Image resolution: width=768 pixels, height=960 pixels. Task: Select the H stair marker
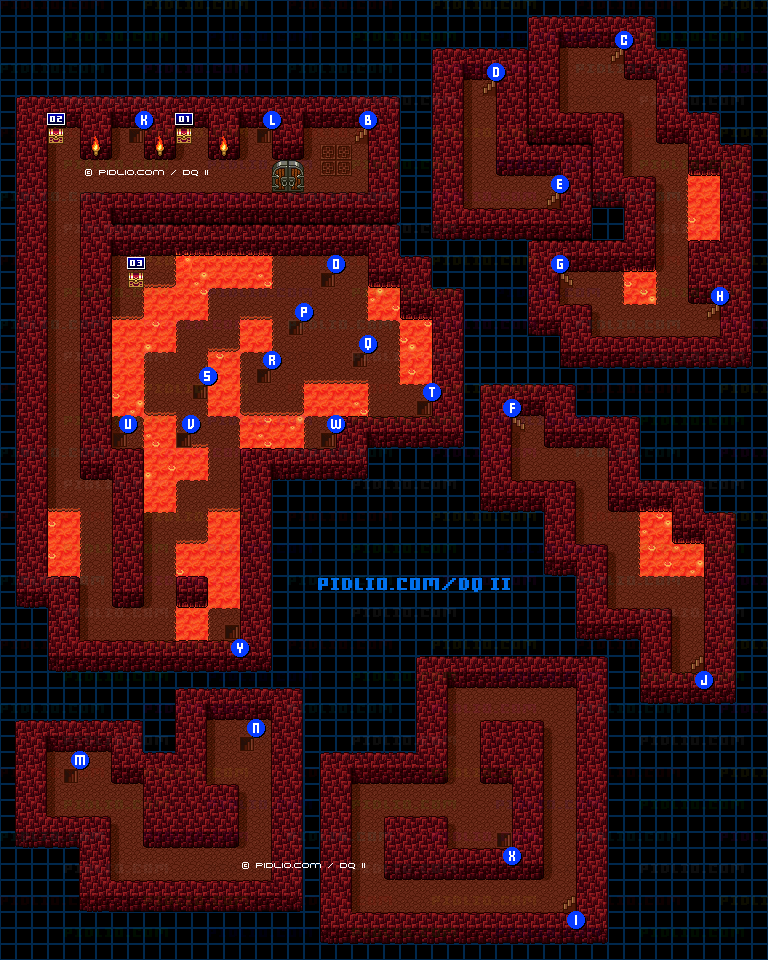[x=720, y=296]
